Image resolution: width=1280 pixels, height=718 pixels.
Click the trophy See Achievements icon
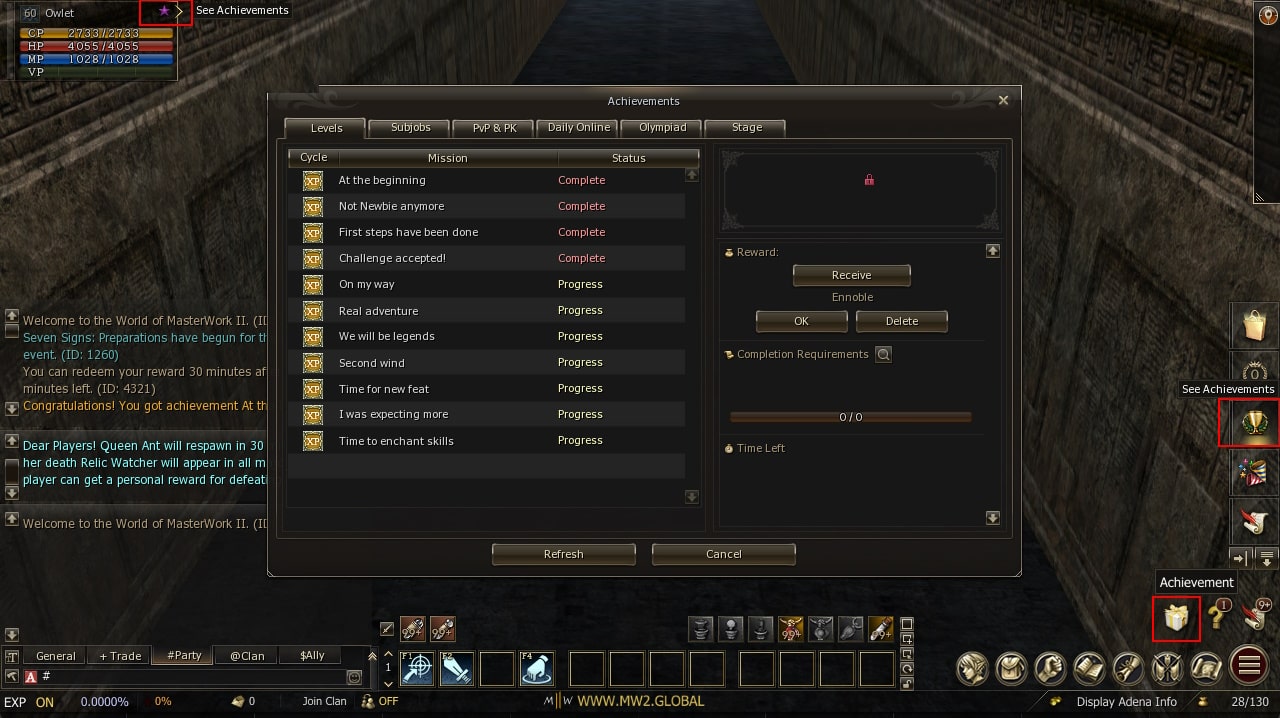coord(1248,422)
